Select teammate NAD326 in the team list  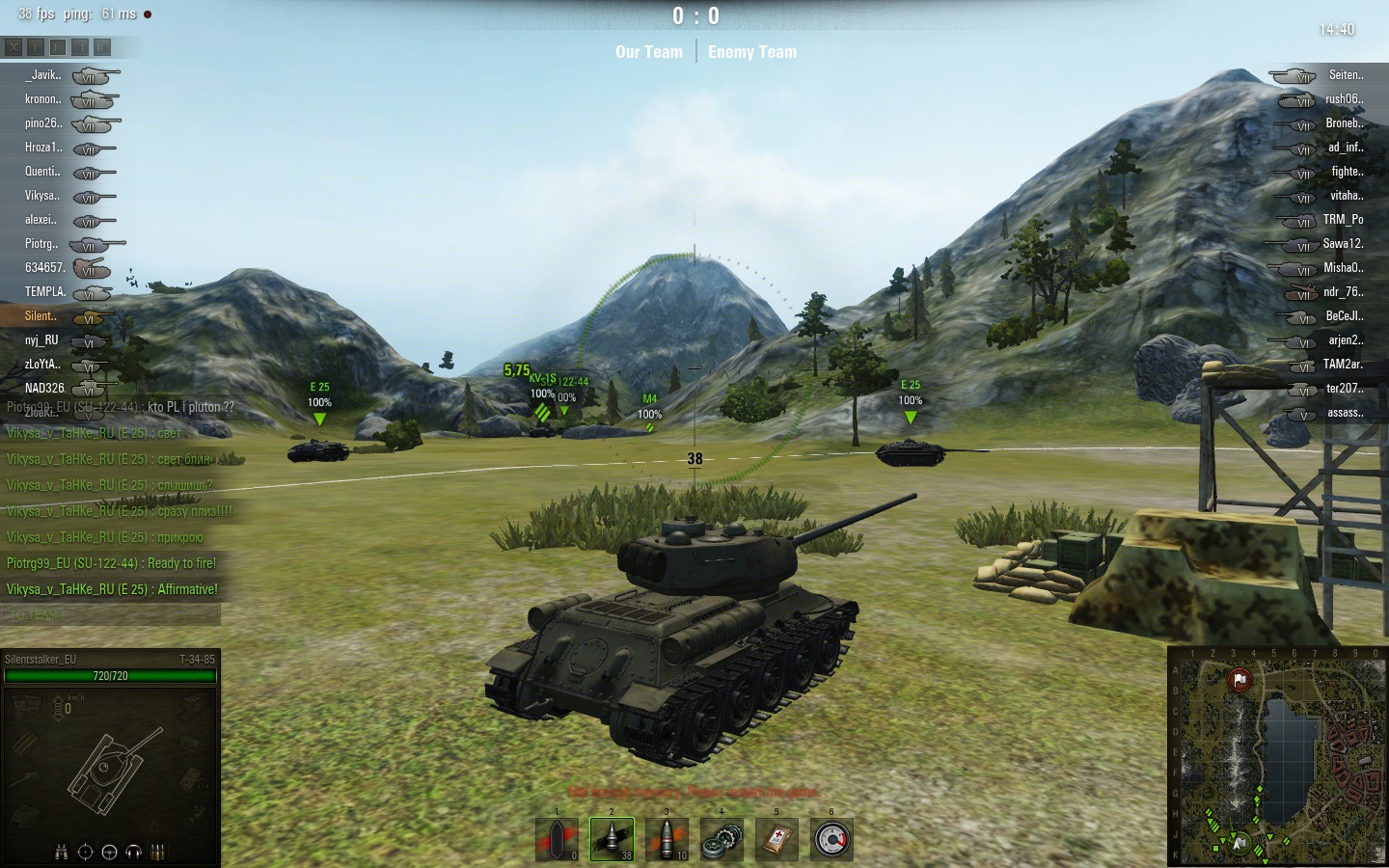click(x=44, y=389)
